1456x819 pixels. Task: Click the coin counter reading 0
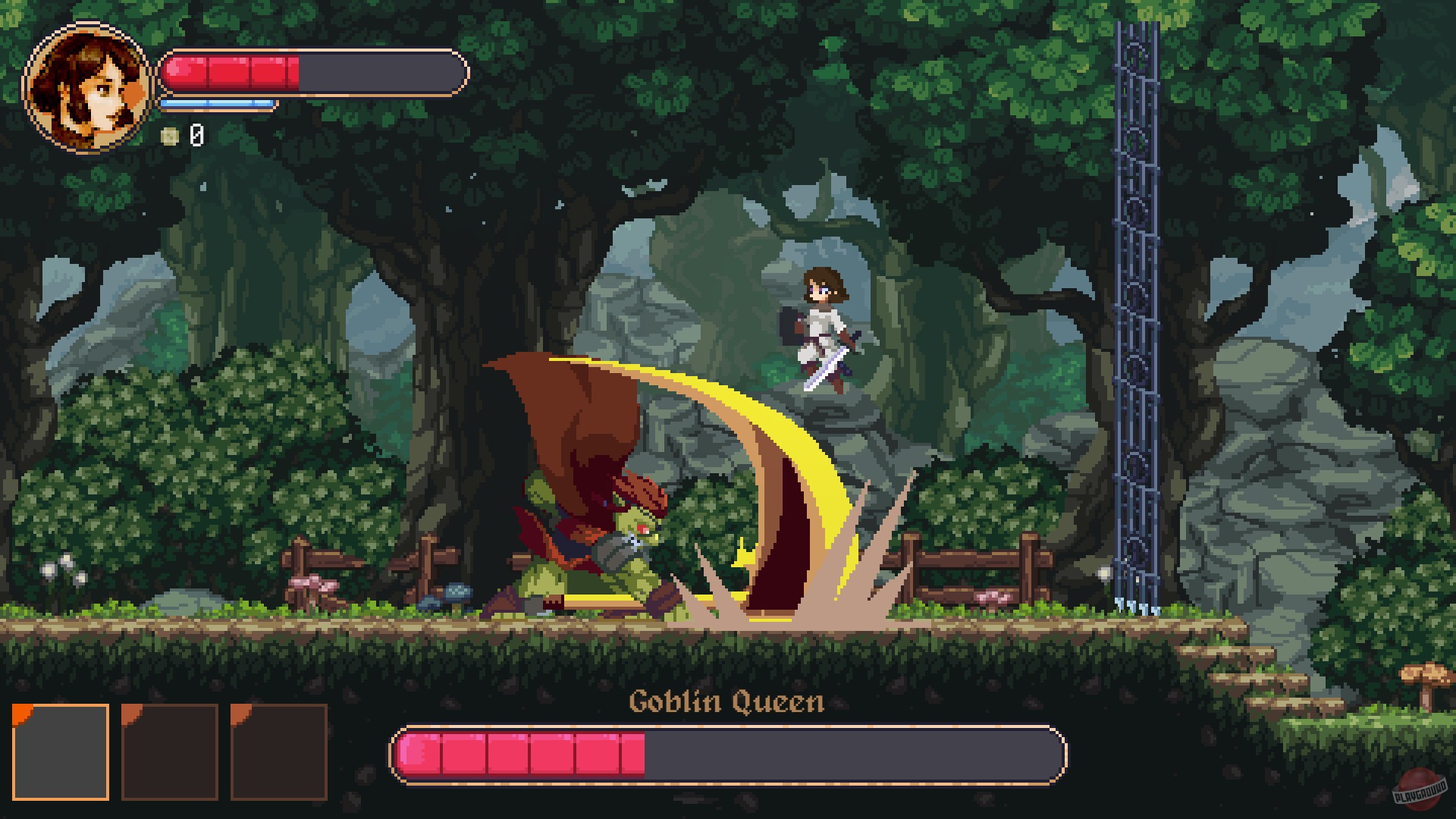click(195, 136)
